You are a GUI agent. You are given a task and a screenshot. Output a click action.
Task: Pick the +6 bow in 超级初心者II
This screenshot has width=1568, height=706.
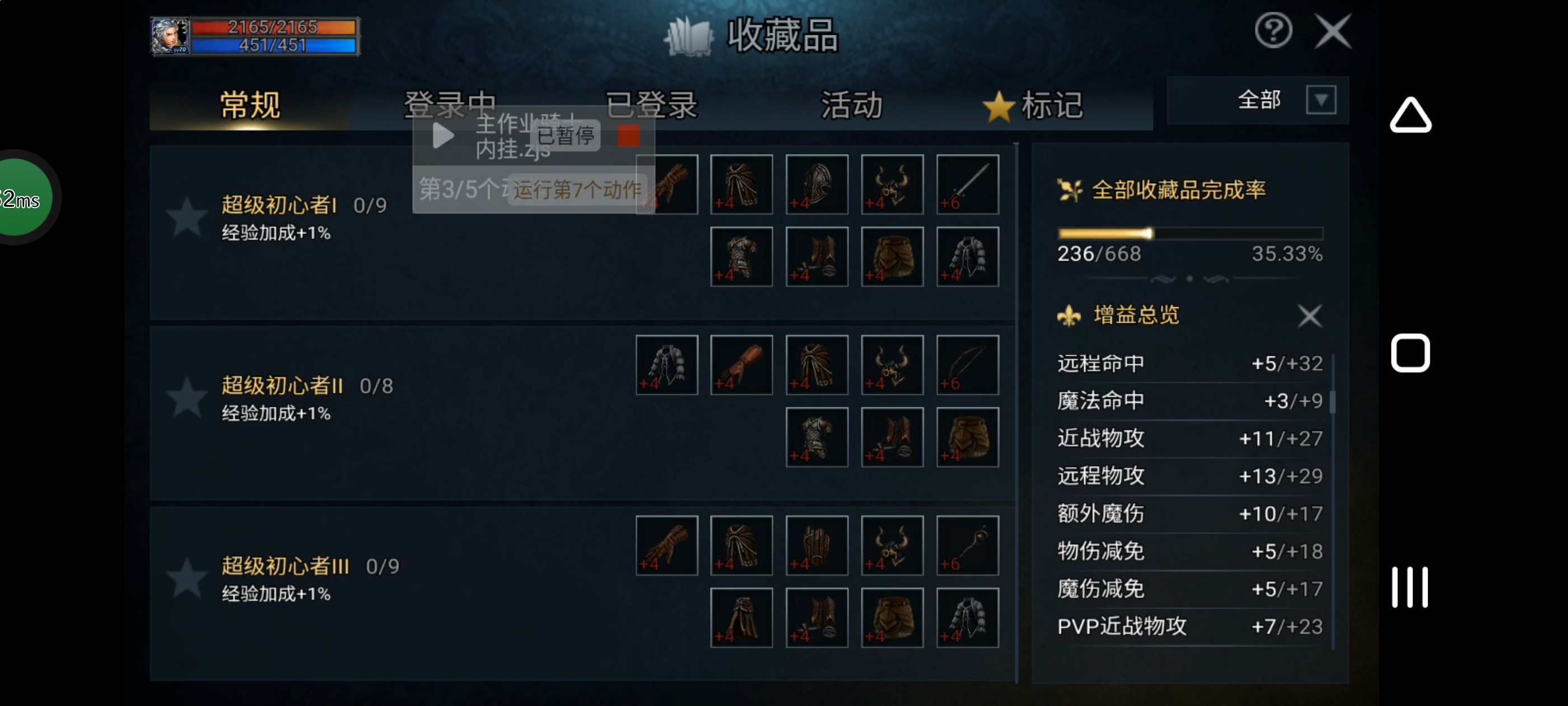tap(967, 365)
